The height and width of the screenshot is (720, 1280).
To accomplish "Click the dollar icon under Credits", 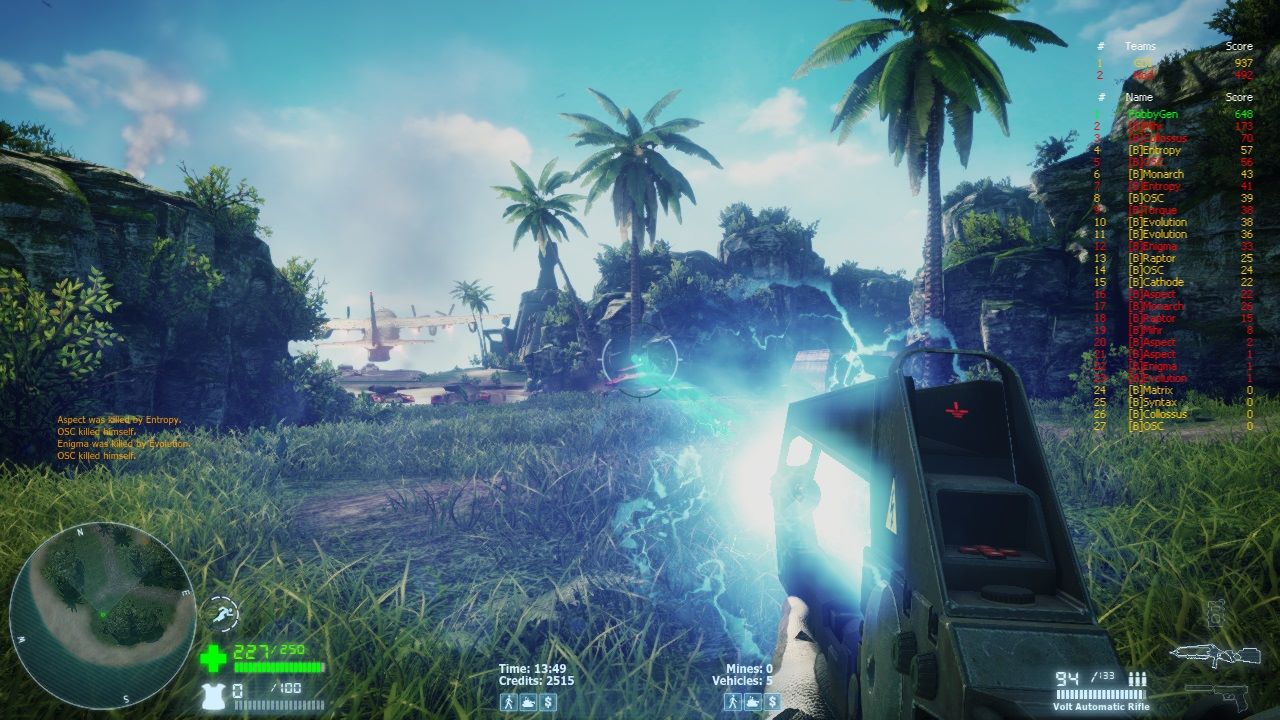I will [548, 702].
